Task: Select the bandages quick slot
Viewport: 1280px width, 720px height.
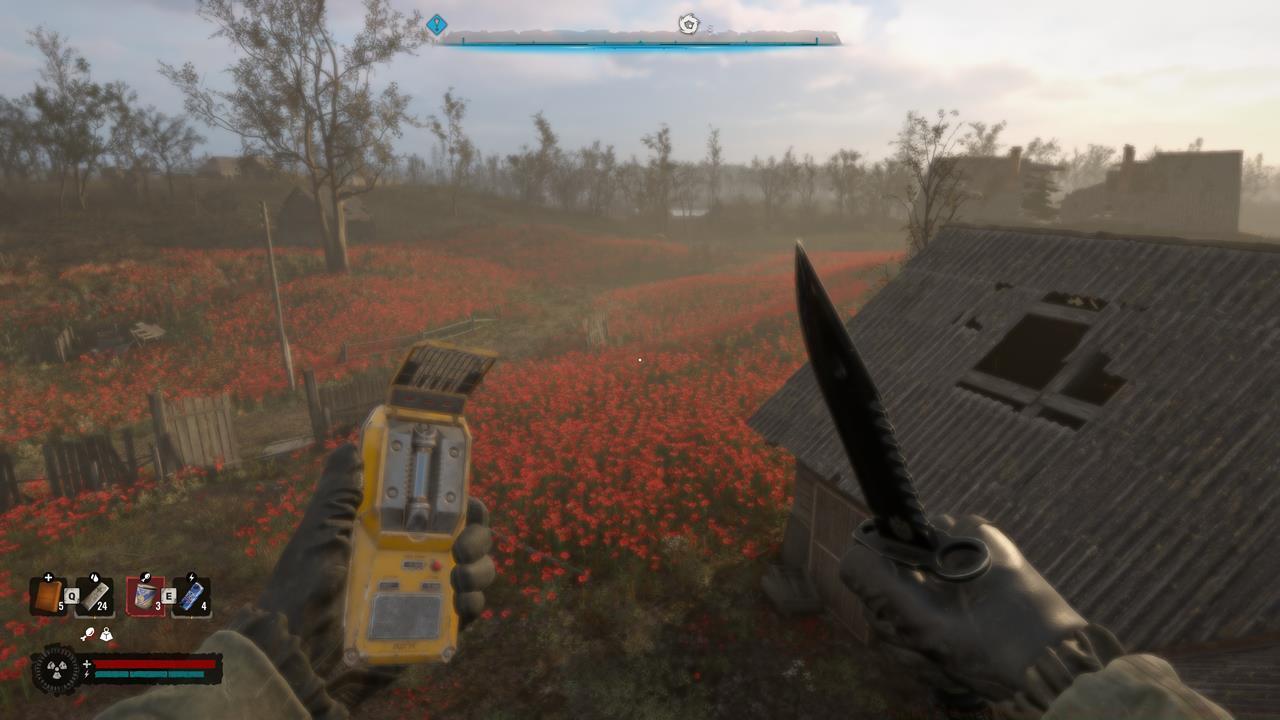Action: tap(94, 596)
